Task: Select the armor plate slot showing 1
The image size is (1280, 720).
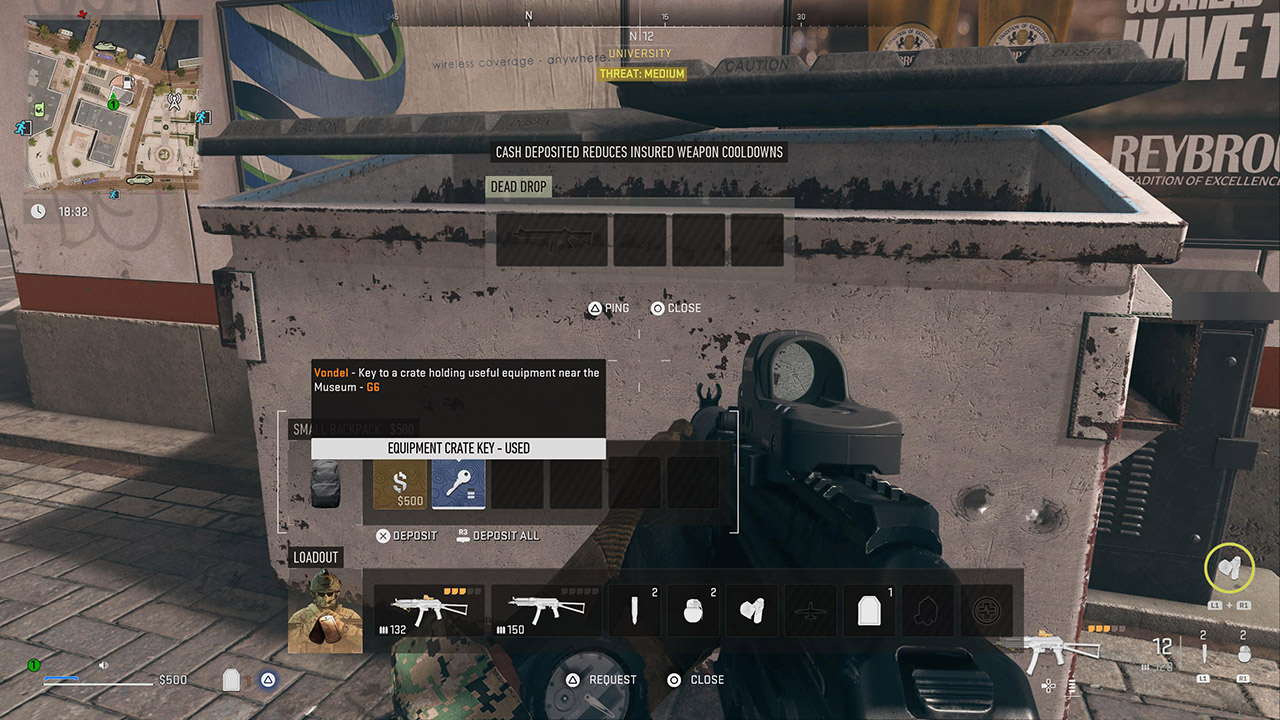Action: [x=868, y=610]
